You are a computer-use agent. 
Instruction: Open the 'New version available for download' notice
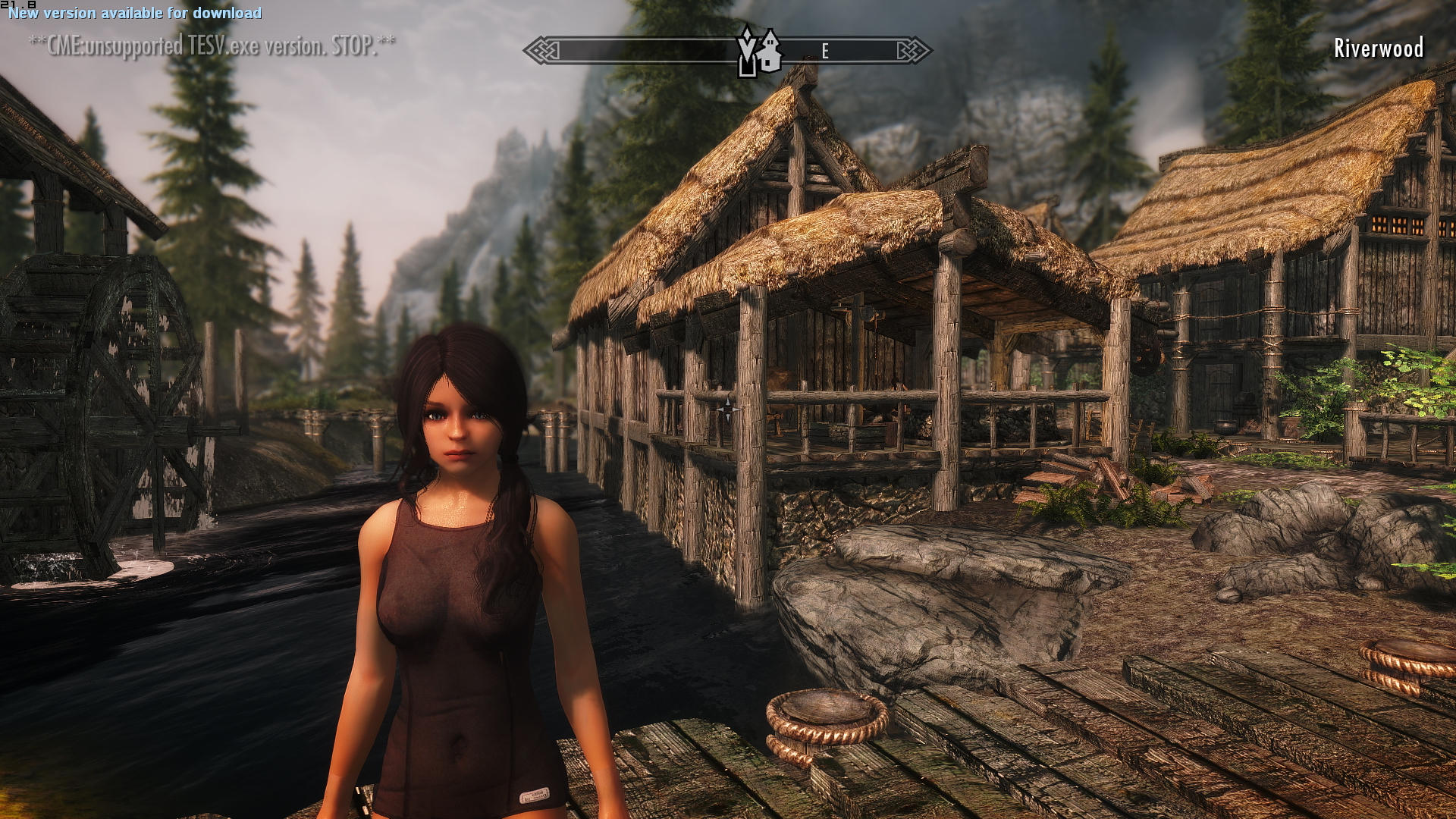(x=135, y=13)
